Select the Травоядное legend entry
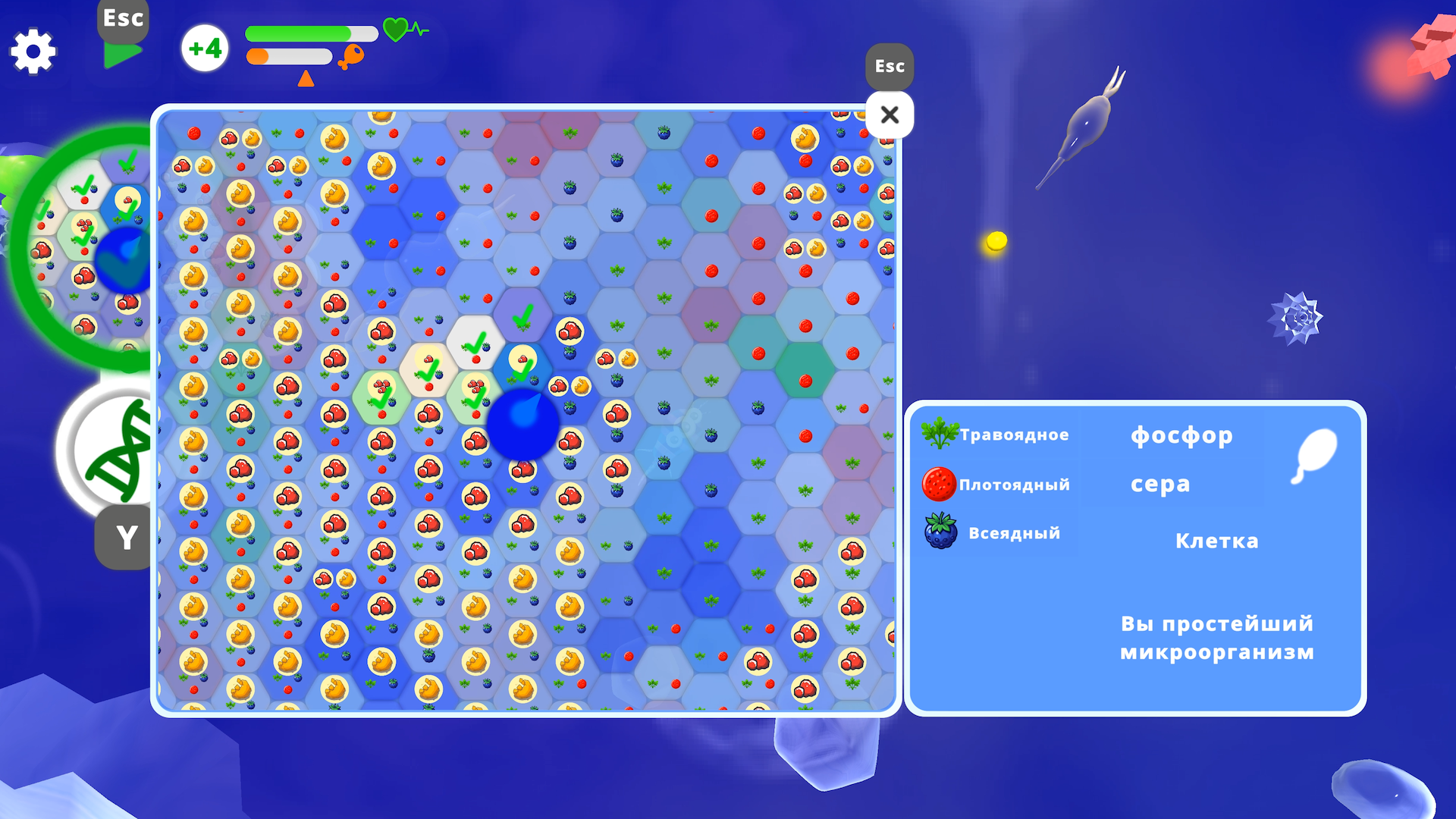 [x=1014, y=435]
